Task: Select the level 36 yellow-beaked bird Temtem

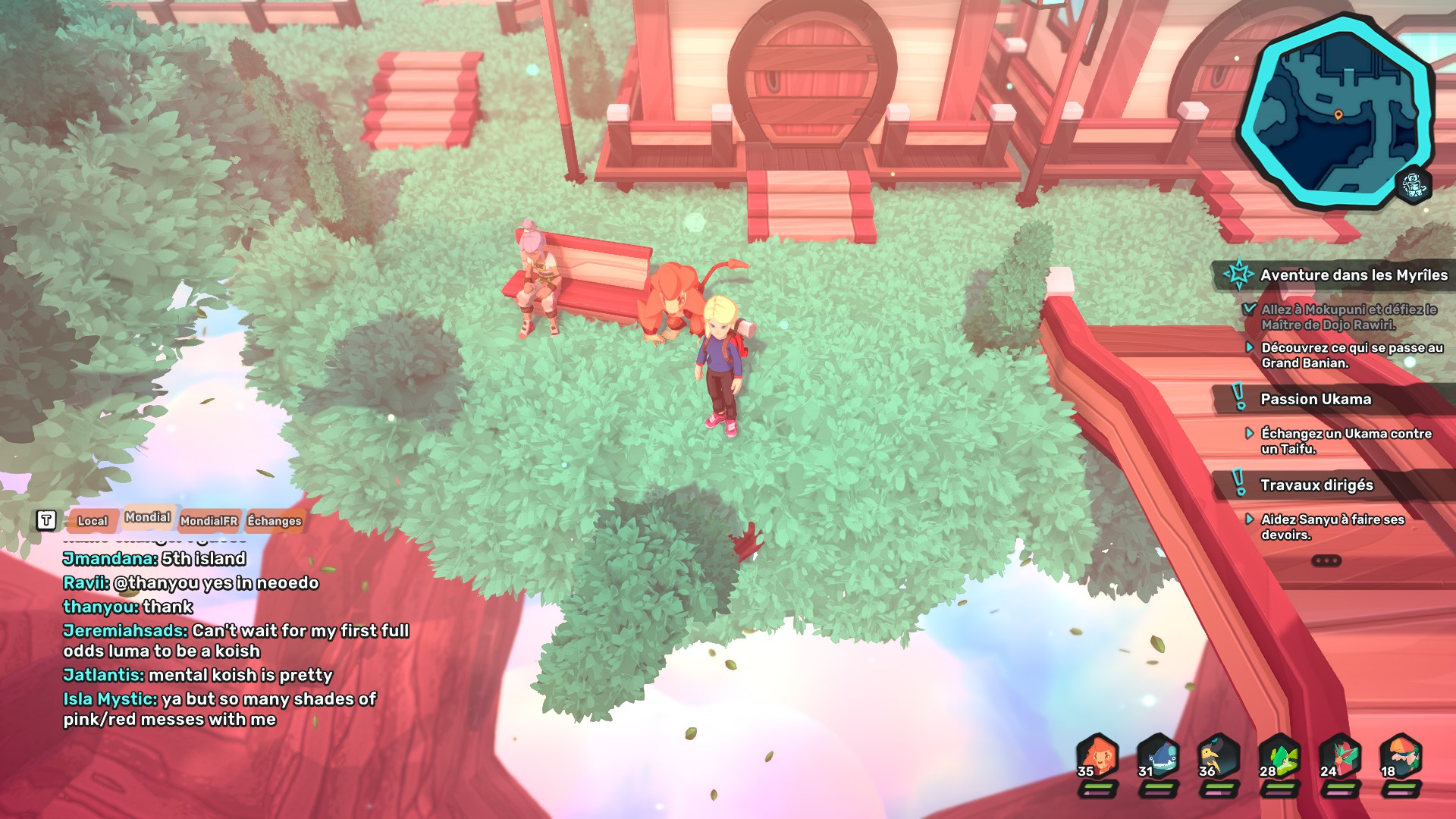Action: pyautogui.click(x=1219, y=757)
